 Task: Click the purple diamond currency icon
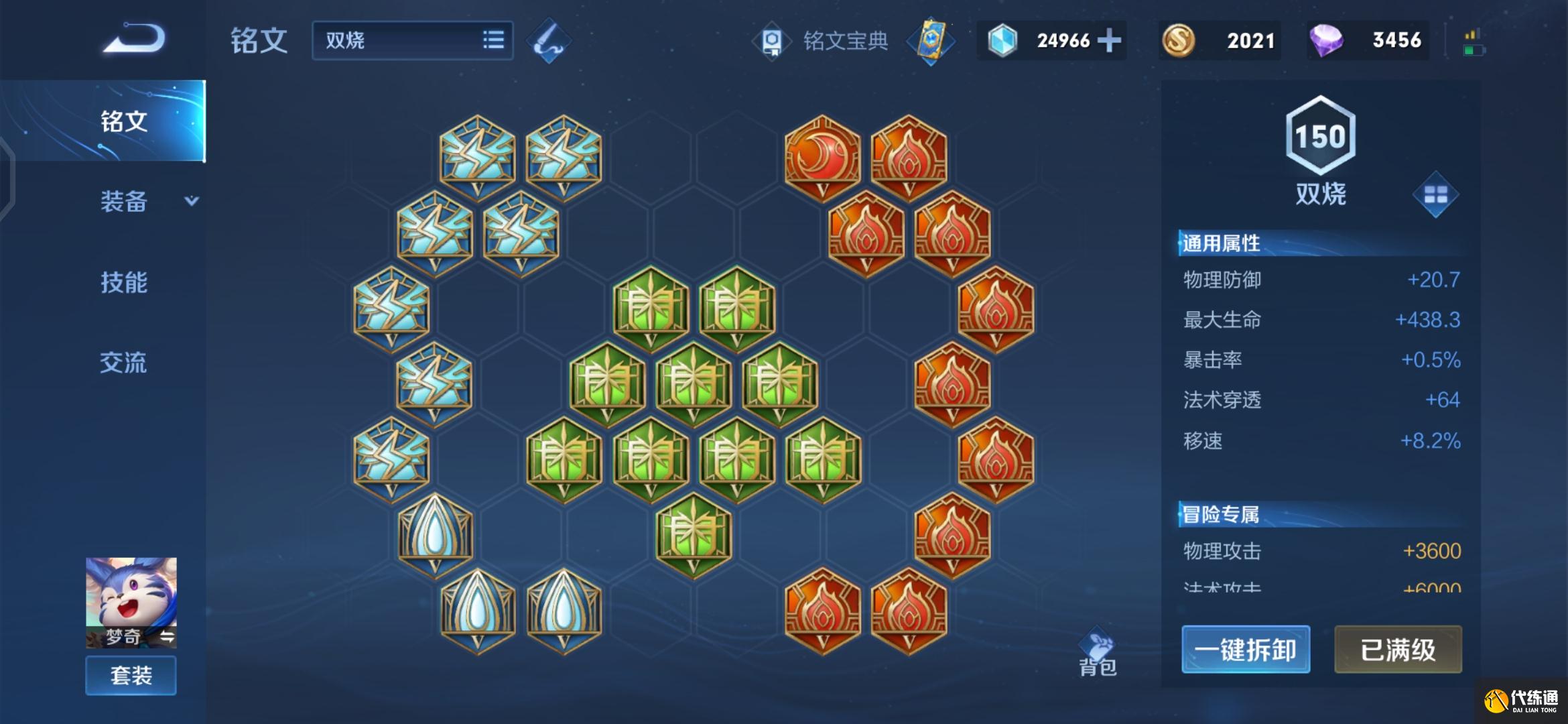click(x=1325, y=40)
